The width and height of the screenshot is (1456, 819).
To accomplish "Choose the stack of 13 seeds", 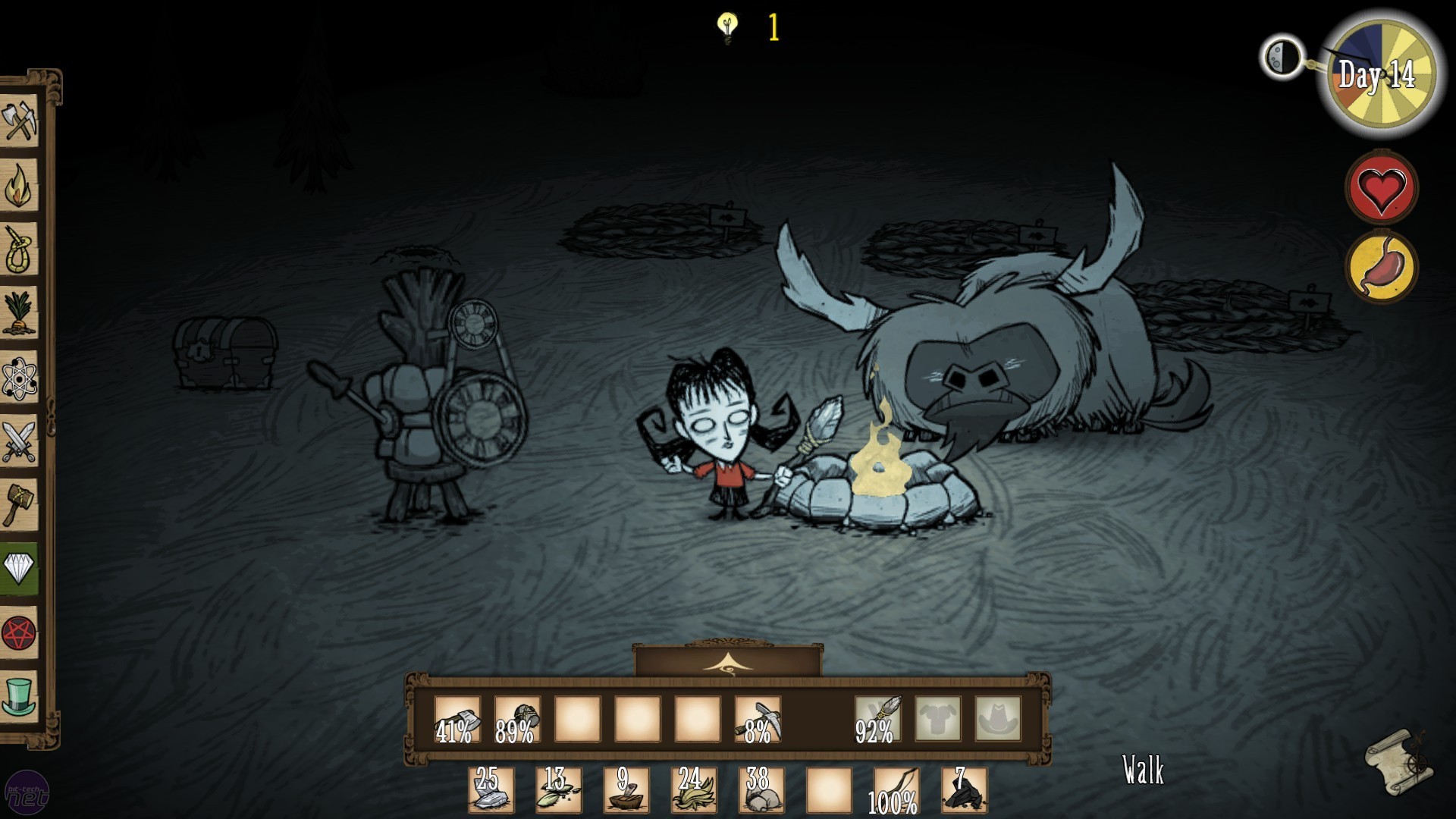I will point(559,790).
